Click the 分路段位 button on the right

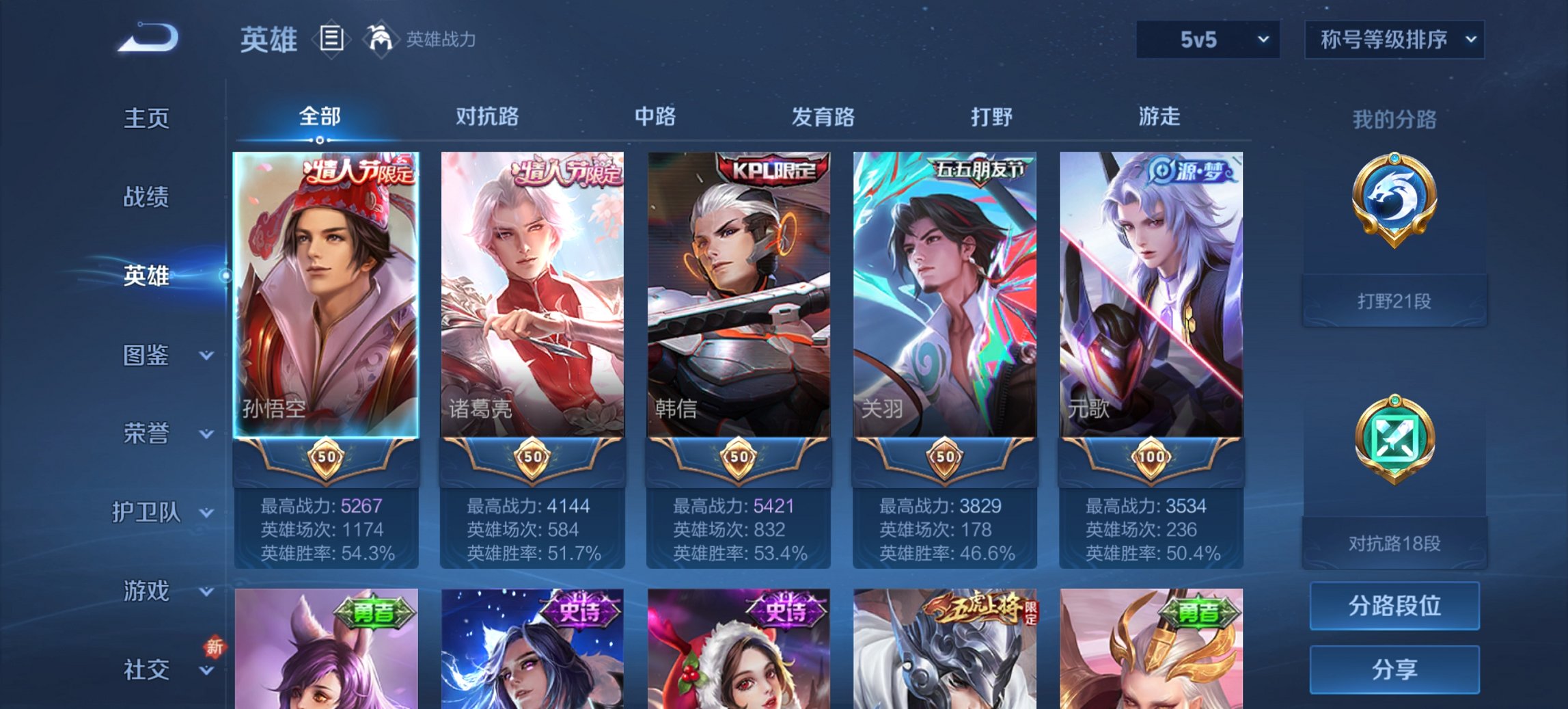[x=1394, y=606]
